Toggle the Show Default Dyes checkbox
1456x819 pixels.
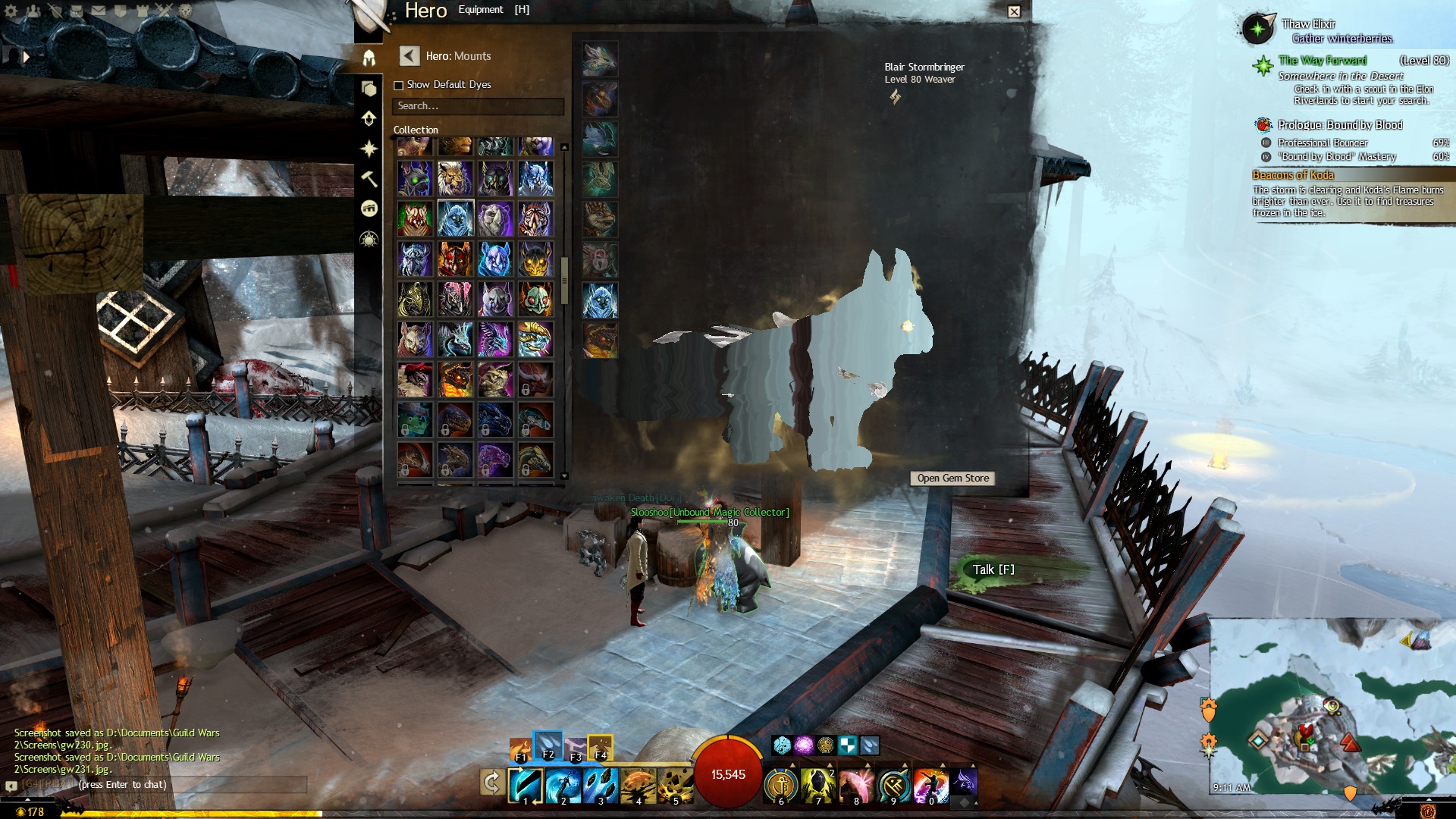(398, 85)
